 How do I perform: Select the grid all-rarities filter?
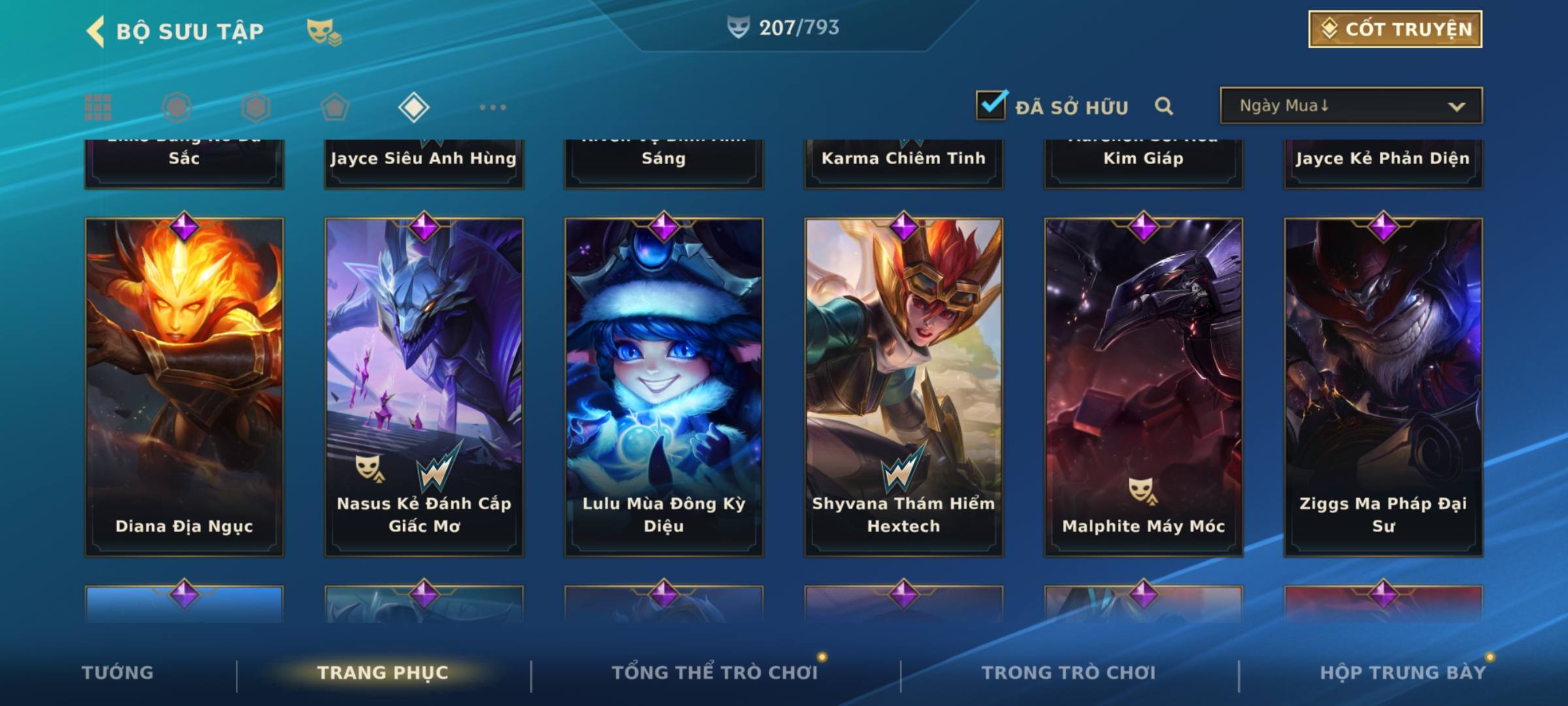pyautogui.click(x=98, y=107)
